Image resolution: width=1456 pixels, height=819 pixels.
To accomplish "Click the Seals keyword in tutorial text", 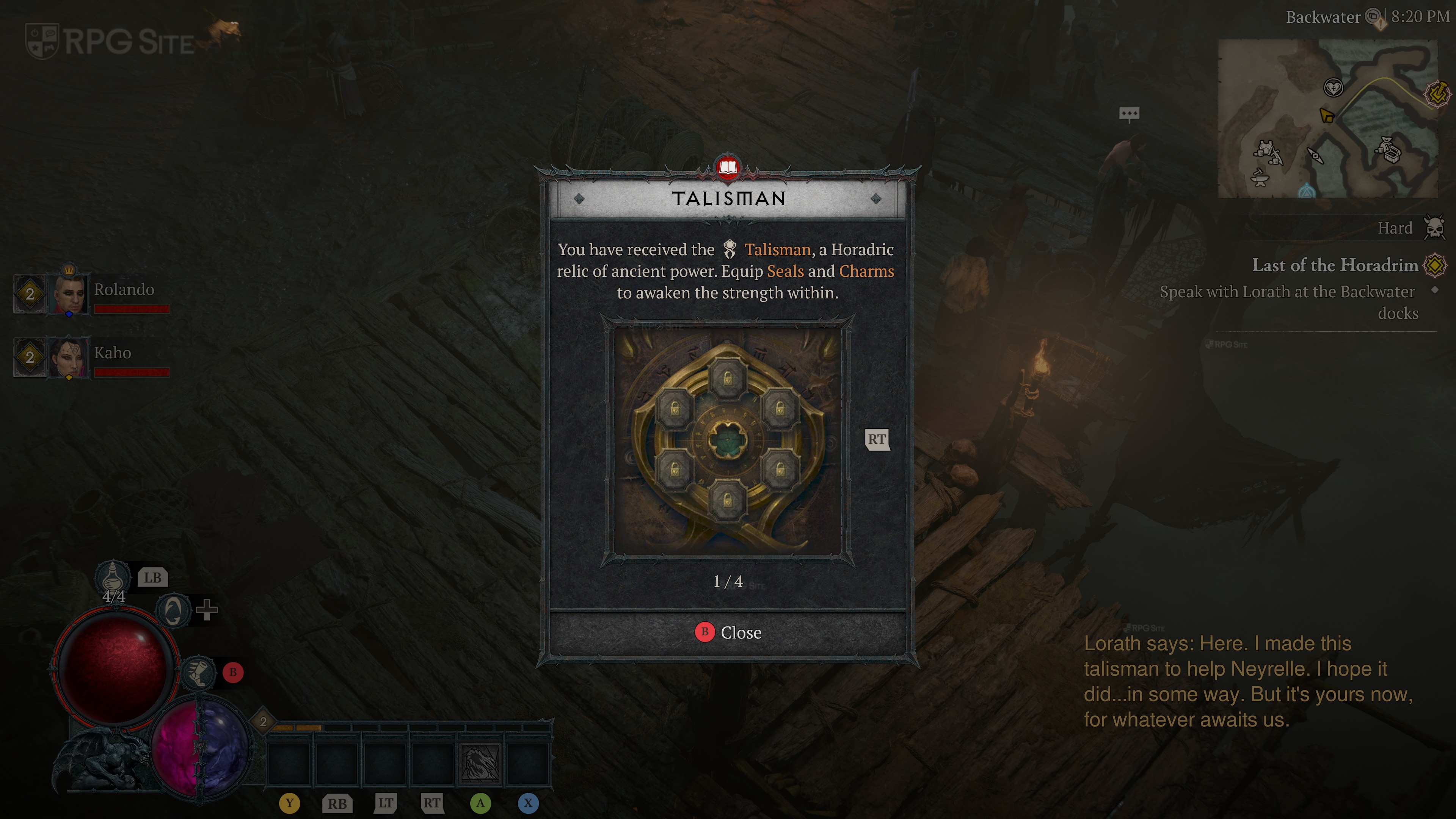I will [785, 271].
